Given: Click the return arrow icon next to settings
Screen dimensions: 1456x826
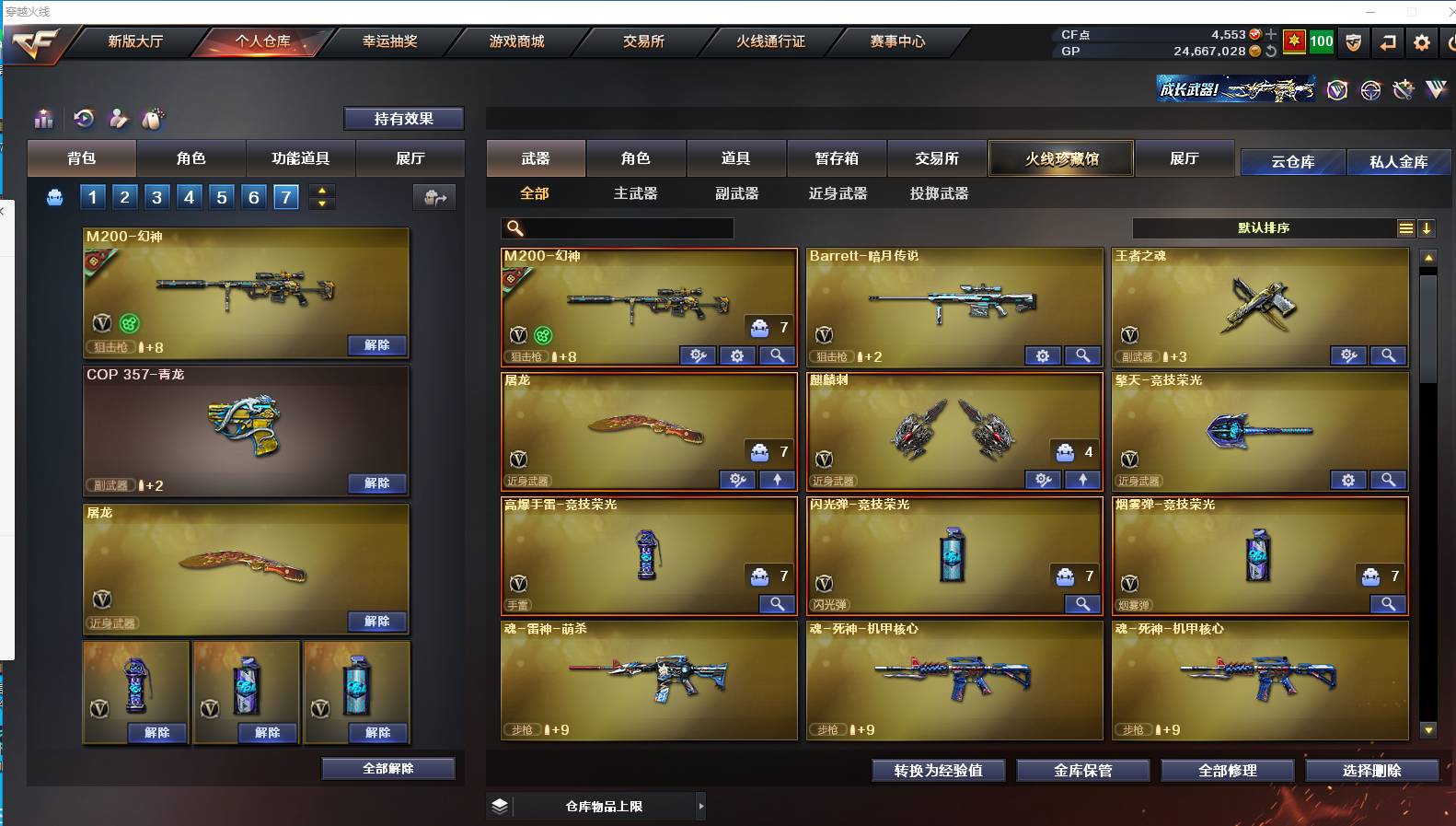Looking at the screenshot, I should (x=1387, y=41).
